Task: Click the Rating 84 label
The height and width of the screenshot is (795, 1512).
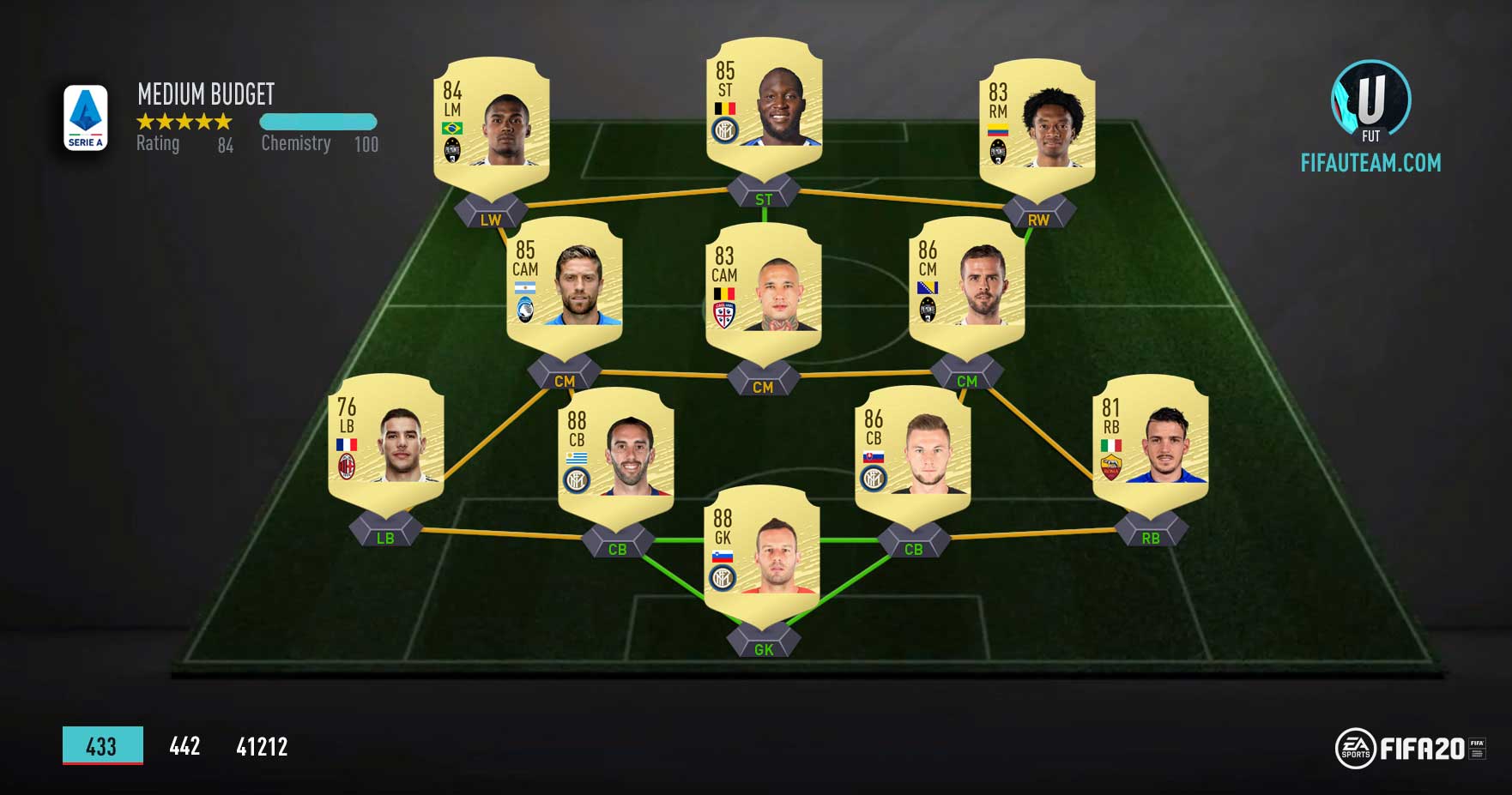Action: [180, 143]
